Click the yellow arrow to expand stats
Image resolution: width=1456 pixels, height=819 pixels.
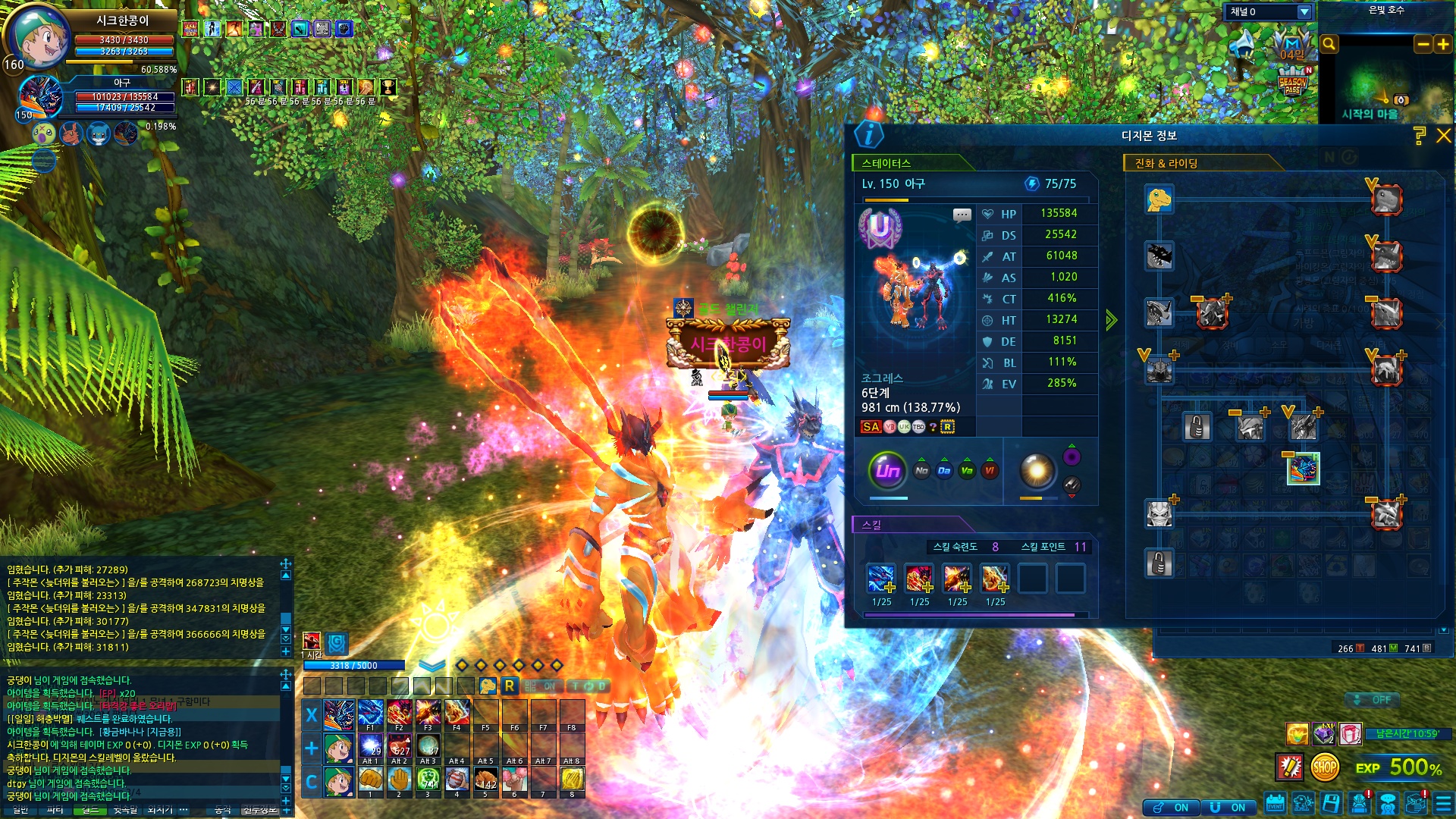coord(1112,320)
